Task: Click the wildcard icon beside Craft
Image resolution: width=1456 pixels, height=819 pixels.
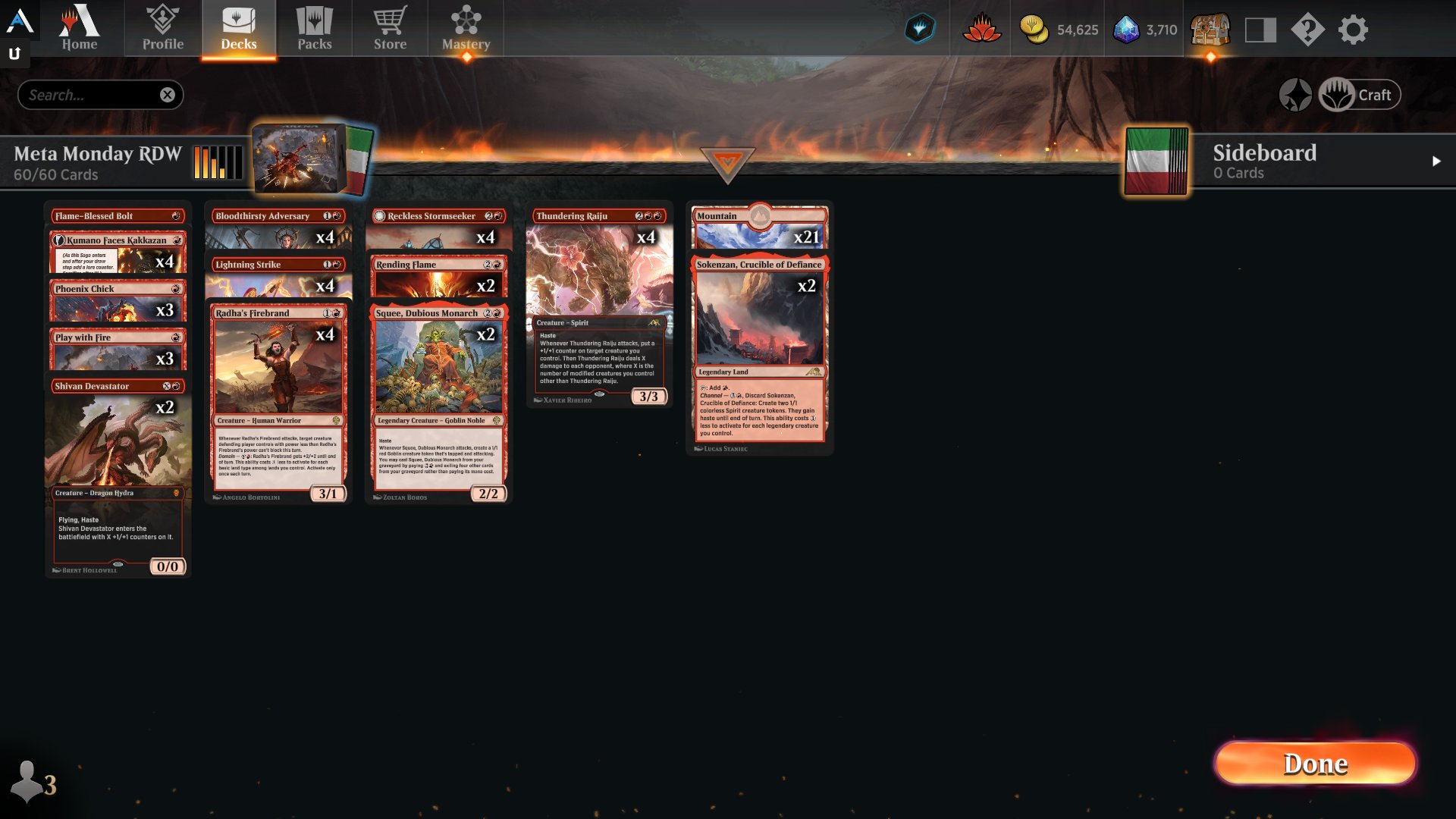Action: (x=1297, y=94)
